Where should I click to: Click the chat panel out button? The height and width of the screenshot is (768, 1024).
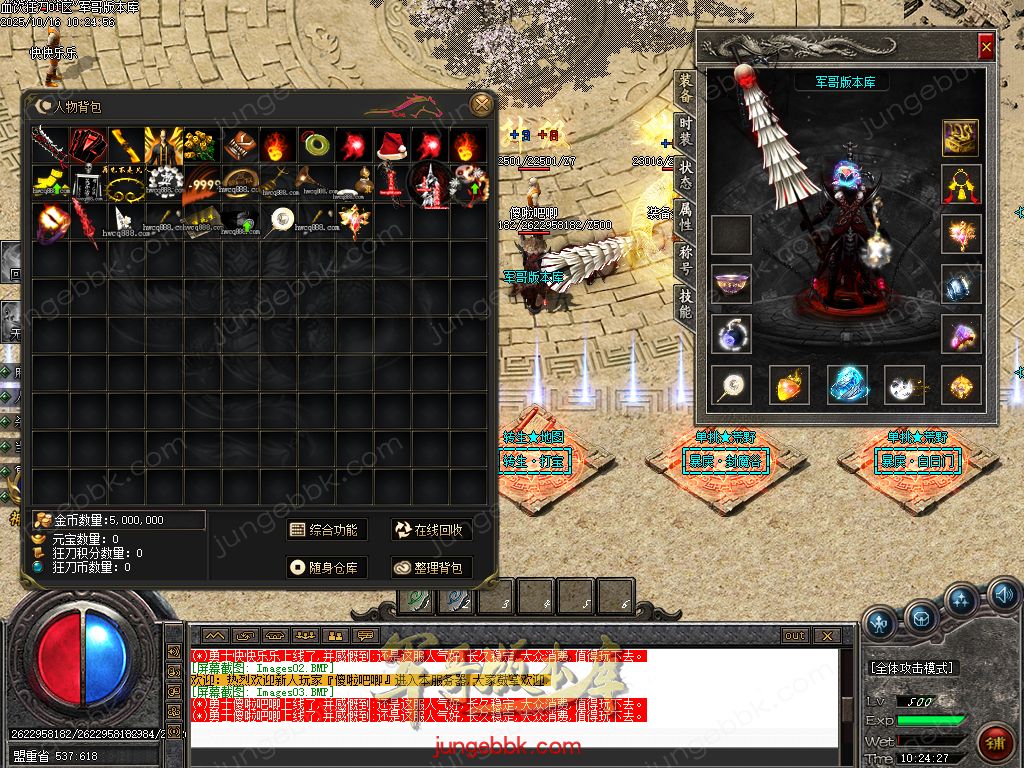coord(794,635)
